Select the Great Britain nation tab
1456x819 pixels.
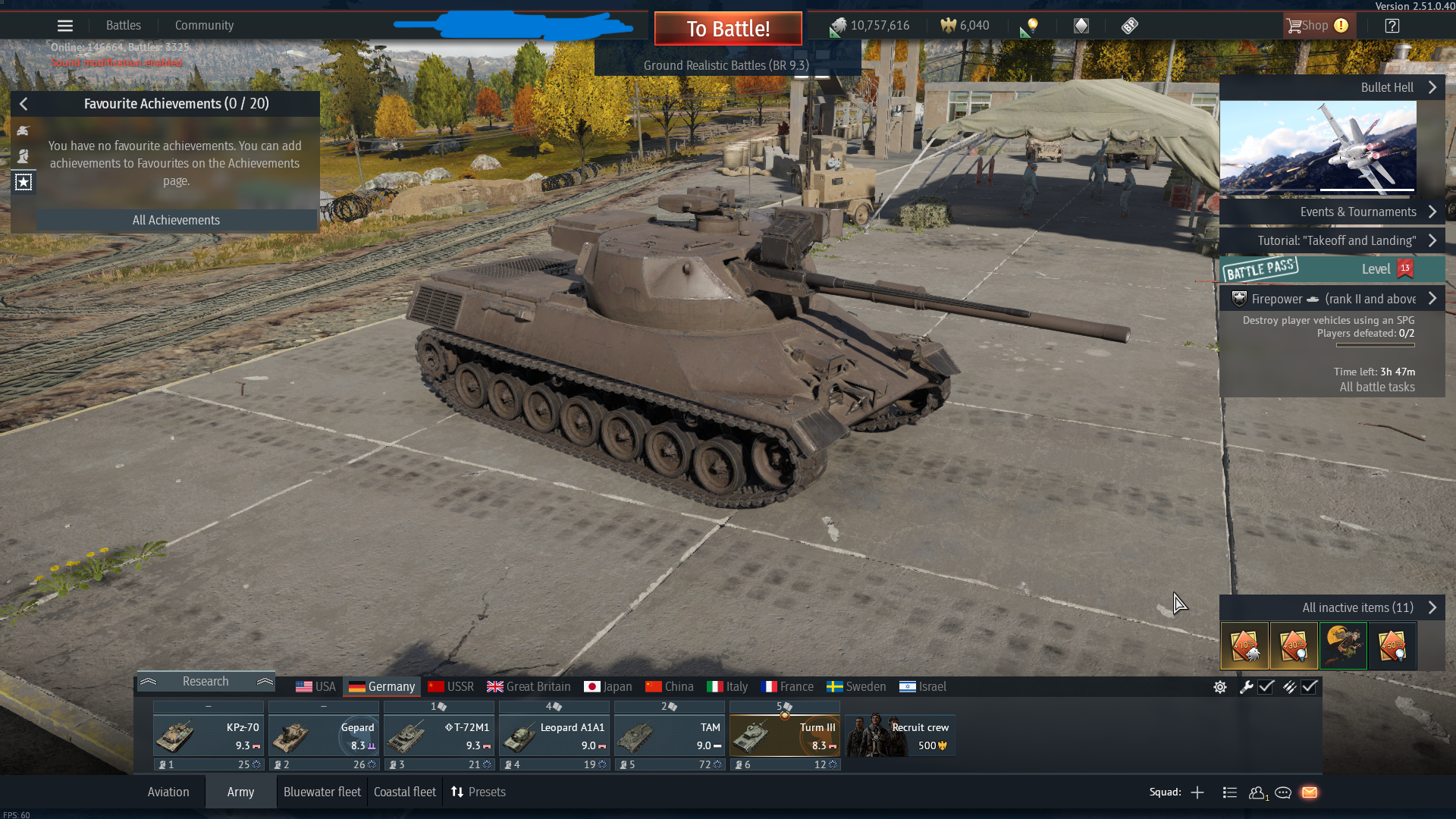pyautogui.click(x=529, y=687)
